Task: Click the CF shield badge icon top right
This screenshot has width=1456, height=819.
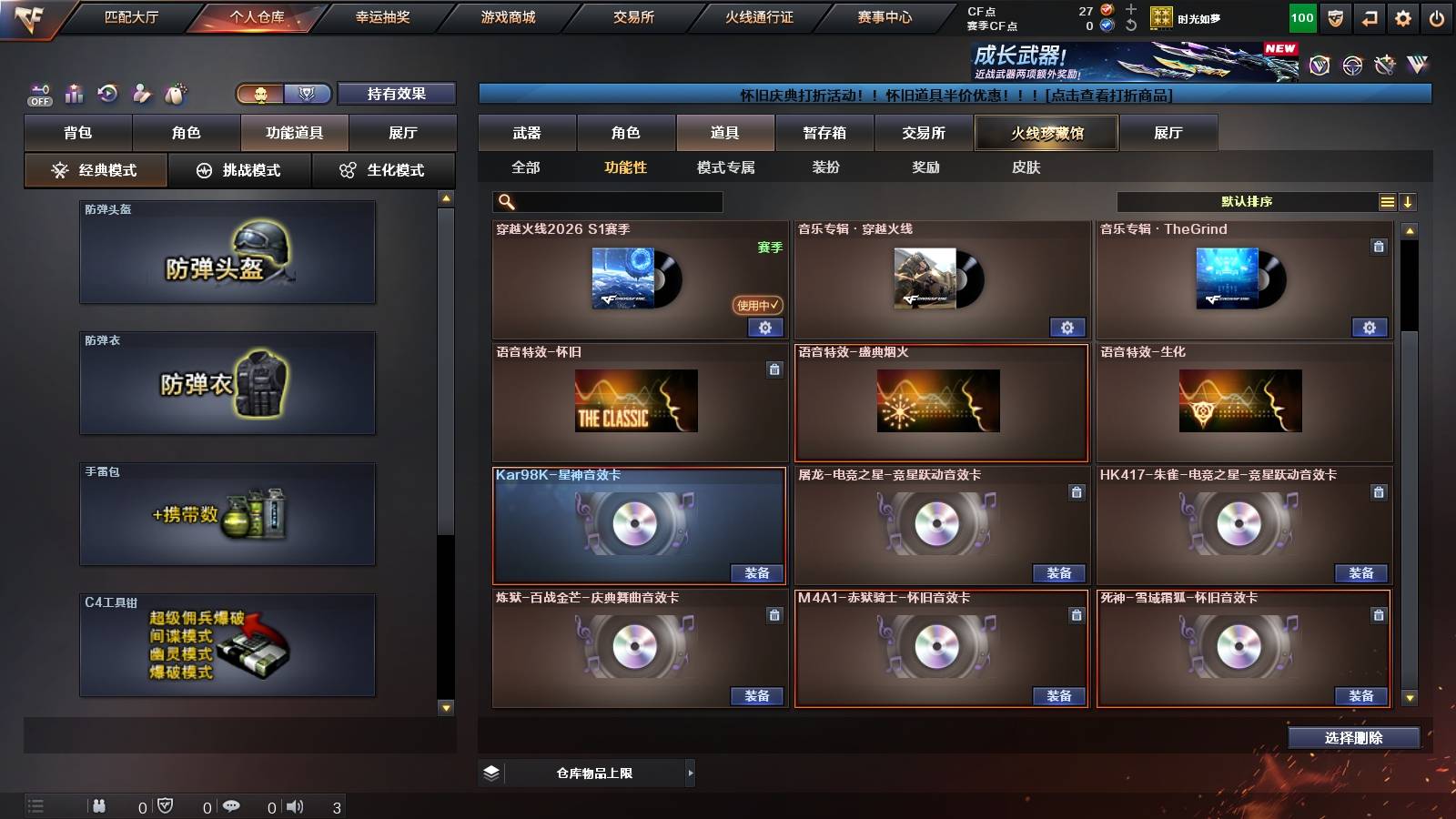Action: tap(1333, 16)
